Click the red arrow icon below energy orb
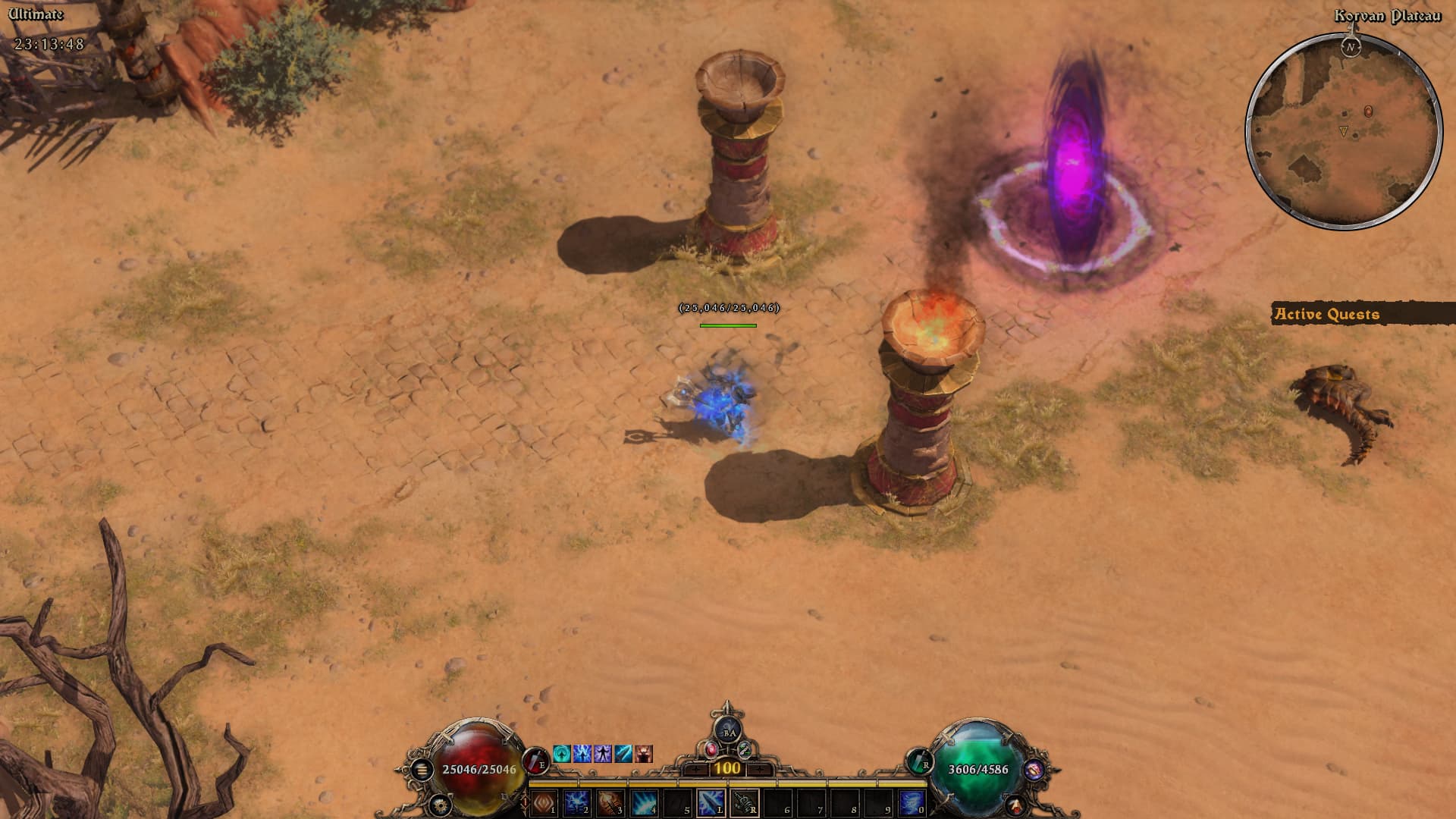This screenshot has height=819, width=1456. (x=1016, y=804)
